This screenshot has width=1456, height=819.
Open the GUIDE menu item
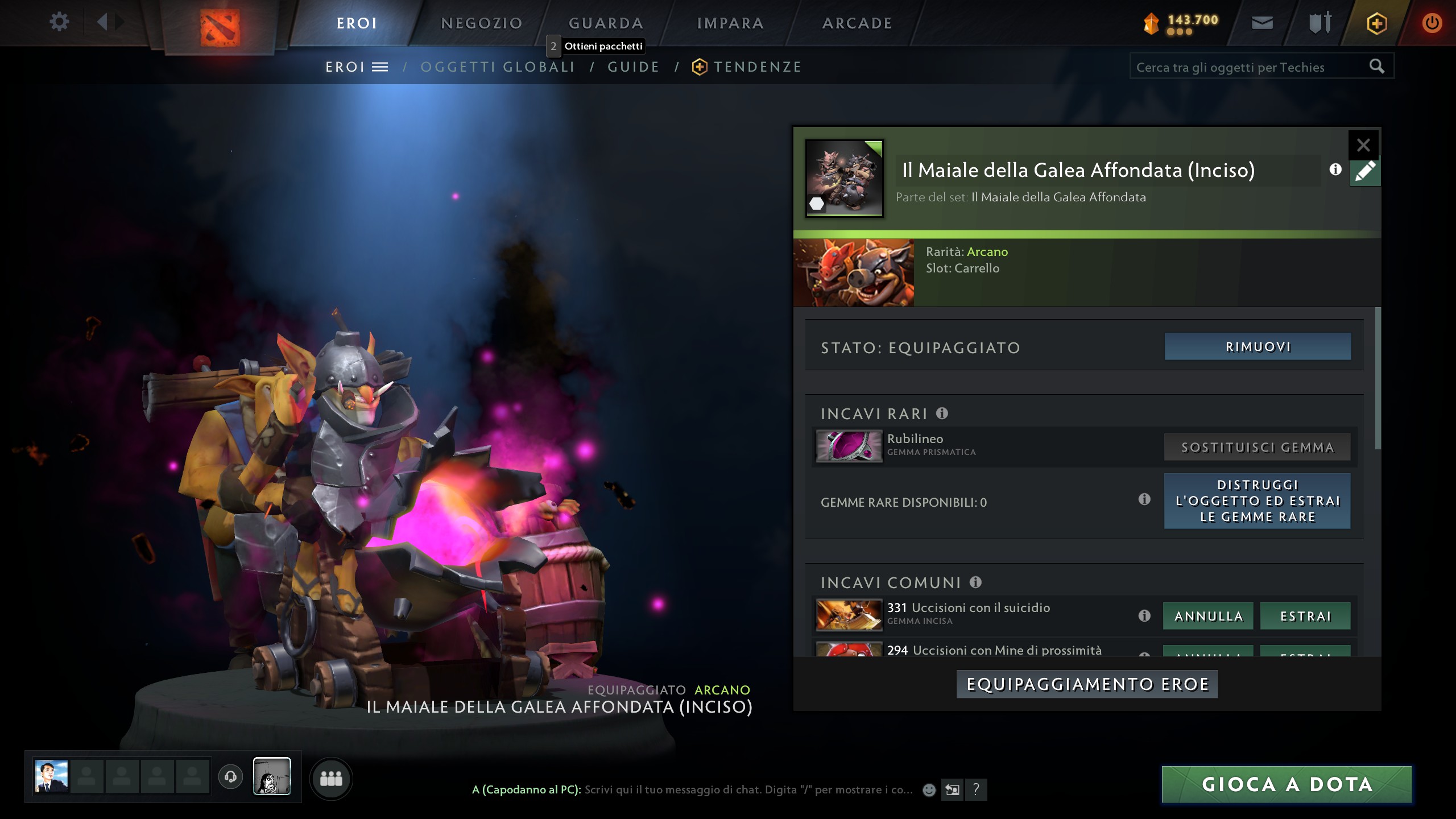pyautogui.click(x=632, y=66)
